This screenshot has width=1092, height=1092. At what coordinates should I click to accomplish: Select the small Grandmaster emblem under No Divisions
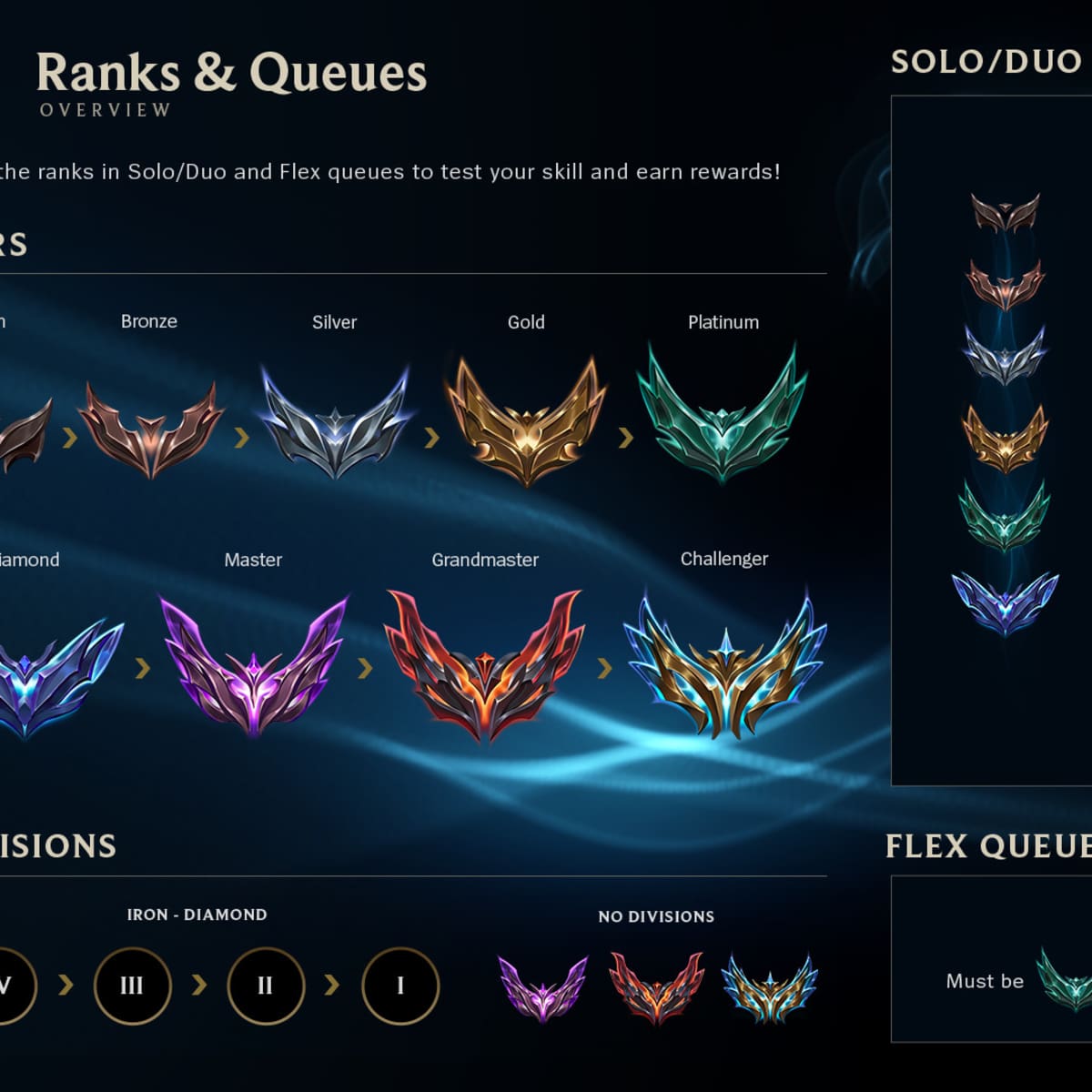(656, 987)
